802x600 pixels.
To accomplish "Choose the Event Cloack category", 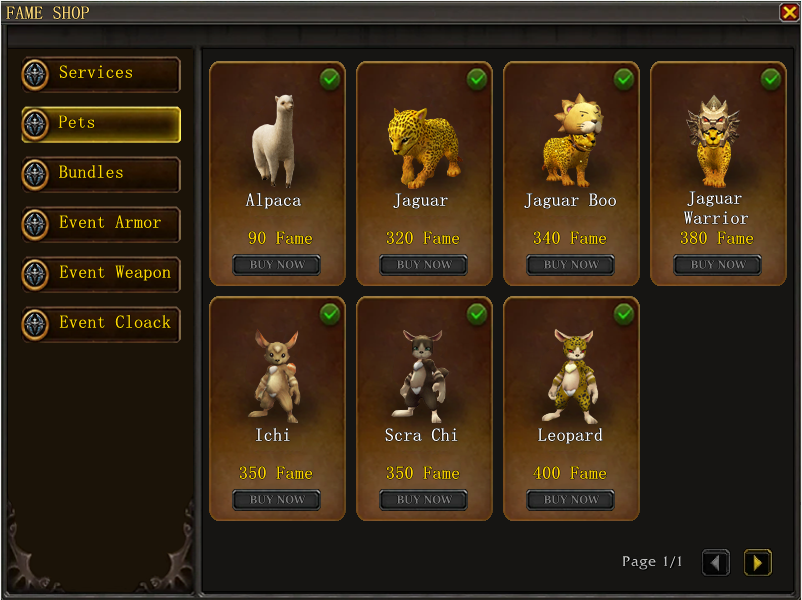I will (x=101, y=324).
